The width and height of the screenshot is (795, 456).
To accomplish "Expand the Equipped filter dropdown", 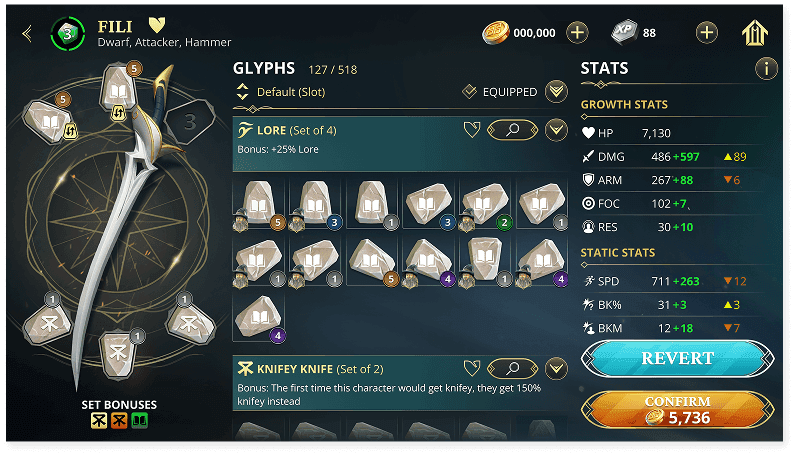I will (557, 92).
